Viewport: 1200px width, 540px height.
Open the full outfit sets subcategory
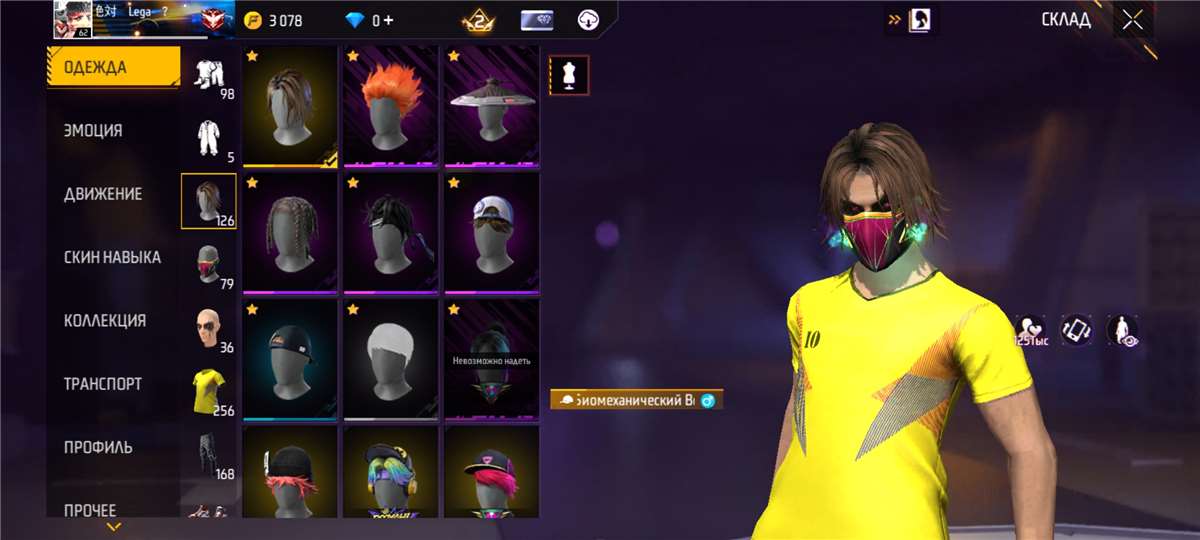208,74
